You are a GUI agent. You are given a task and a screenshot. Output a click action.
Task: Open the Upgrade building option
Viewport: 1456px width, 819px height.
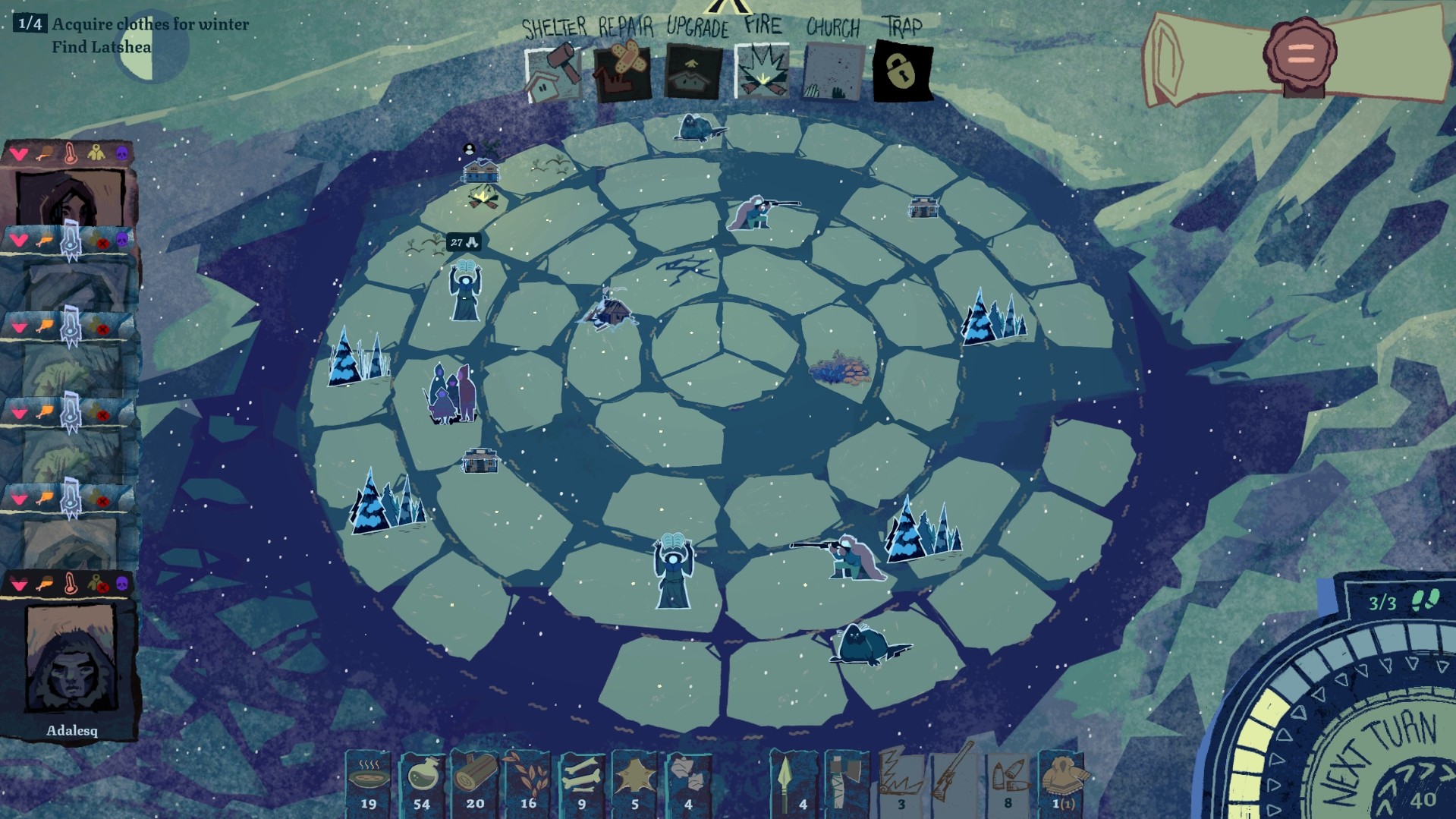(693, 74)
